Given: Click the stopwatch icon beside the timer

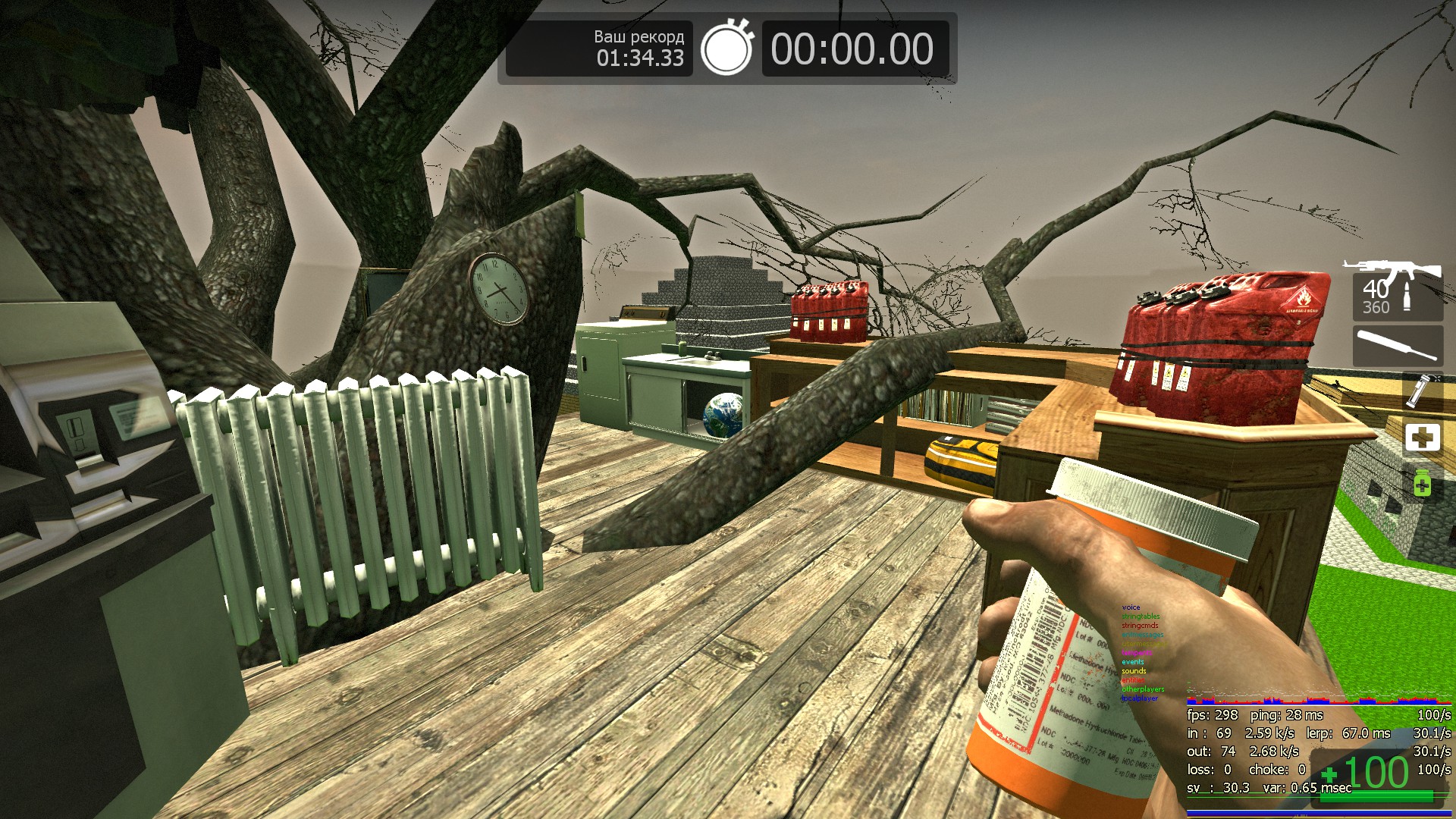Looking at the screenshot, I should [726, 48].
